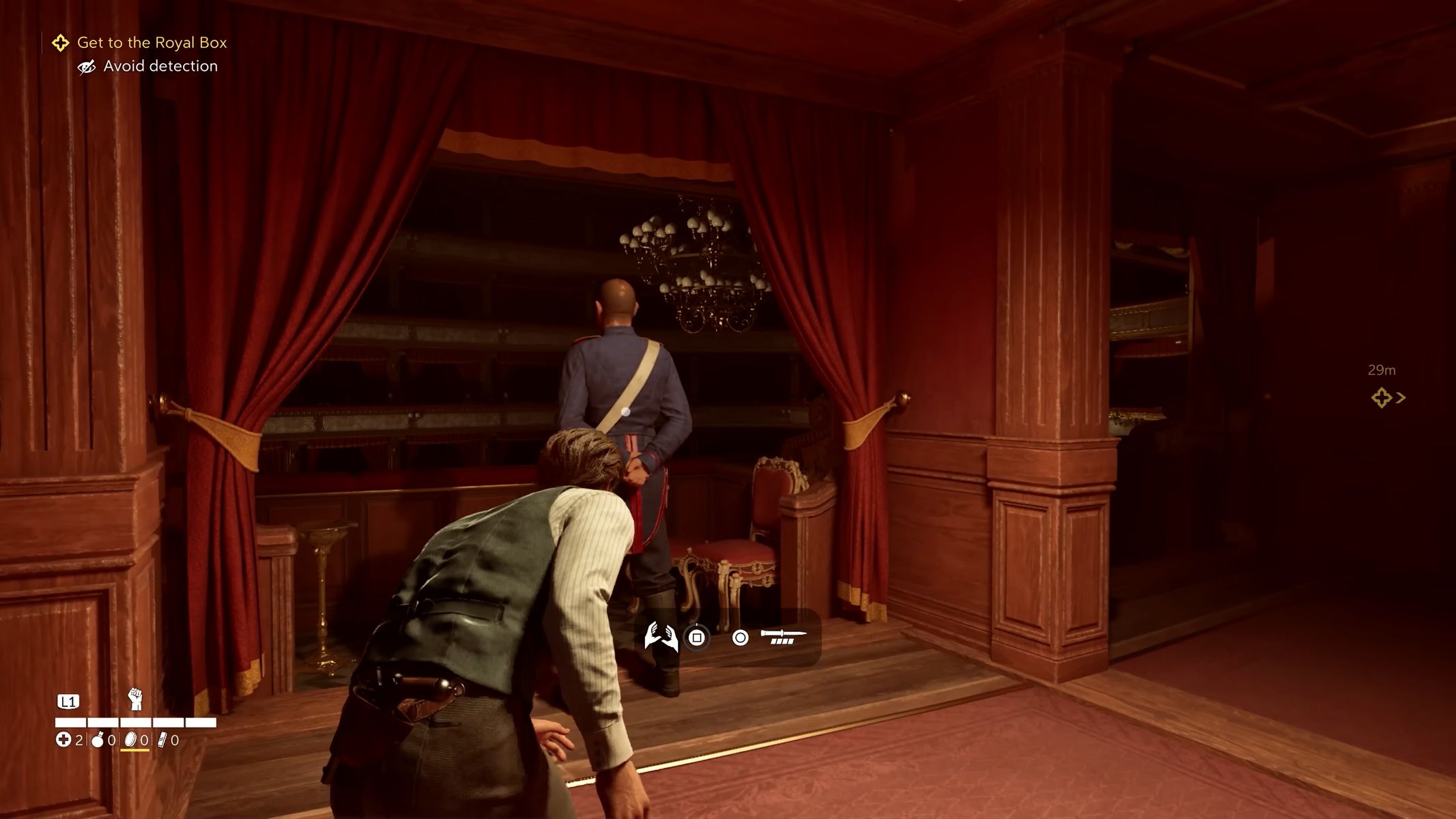Image resolution: width=1456 pixels, height=819 pixels.
Task: Select the "Get to the Royal Box" objective
Action: [x=152, y=42]
